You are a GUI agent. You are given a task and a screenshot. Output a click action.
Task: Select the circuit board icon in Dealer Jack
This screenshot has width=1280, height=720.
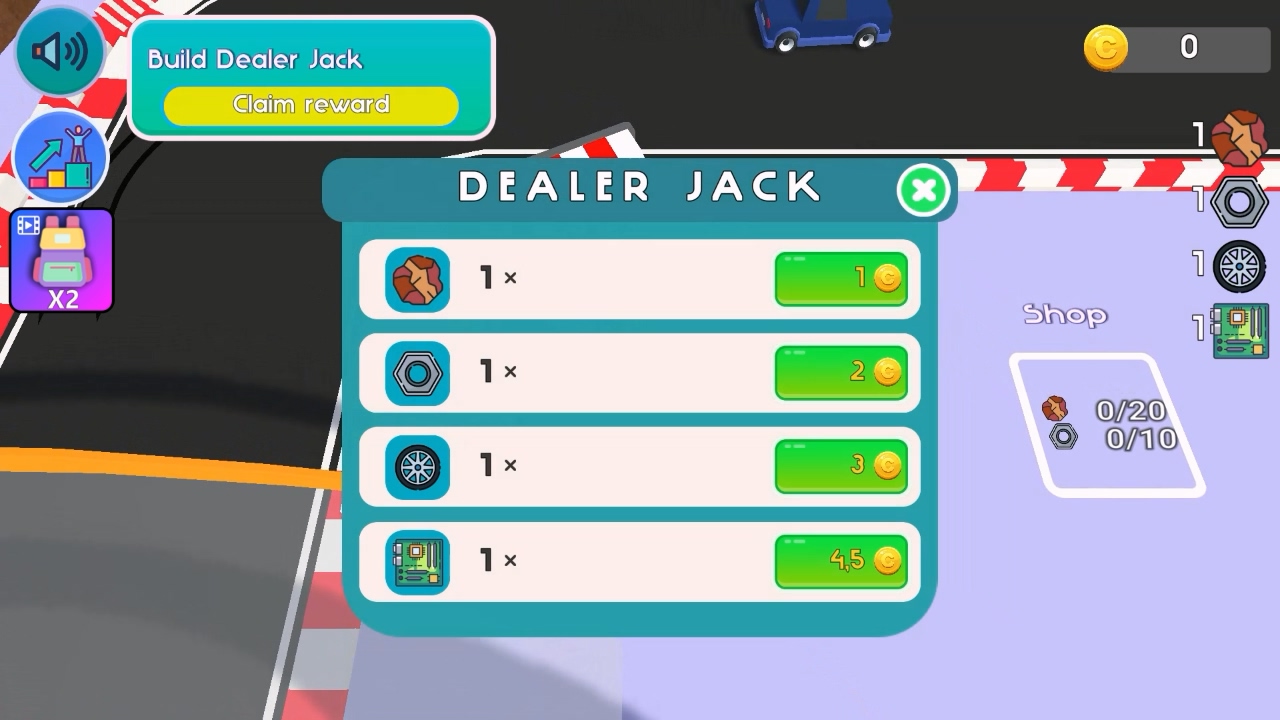point(417,561)
